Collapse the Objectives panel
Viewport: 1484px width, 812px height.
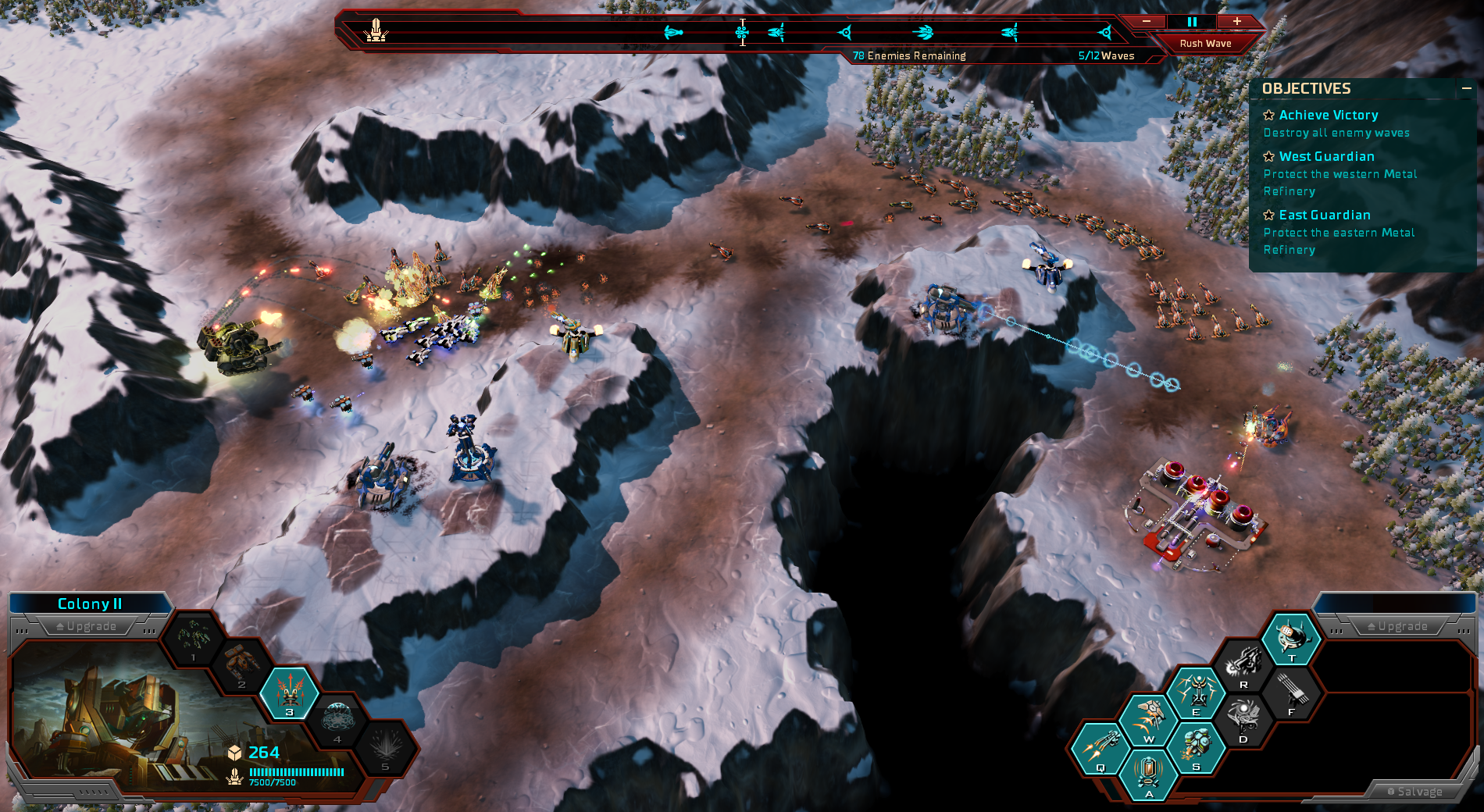click(1466, 89)
